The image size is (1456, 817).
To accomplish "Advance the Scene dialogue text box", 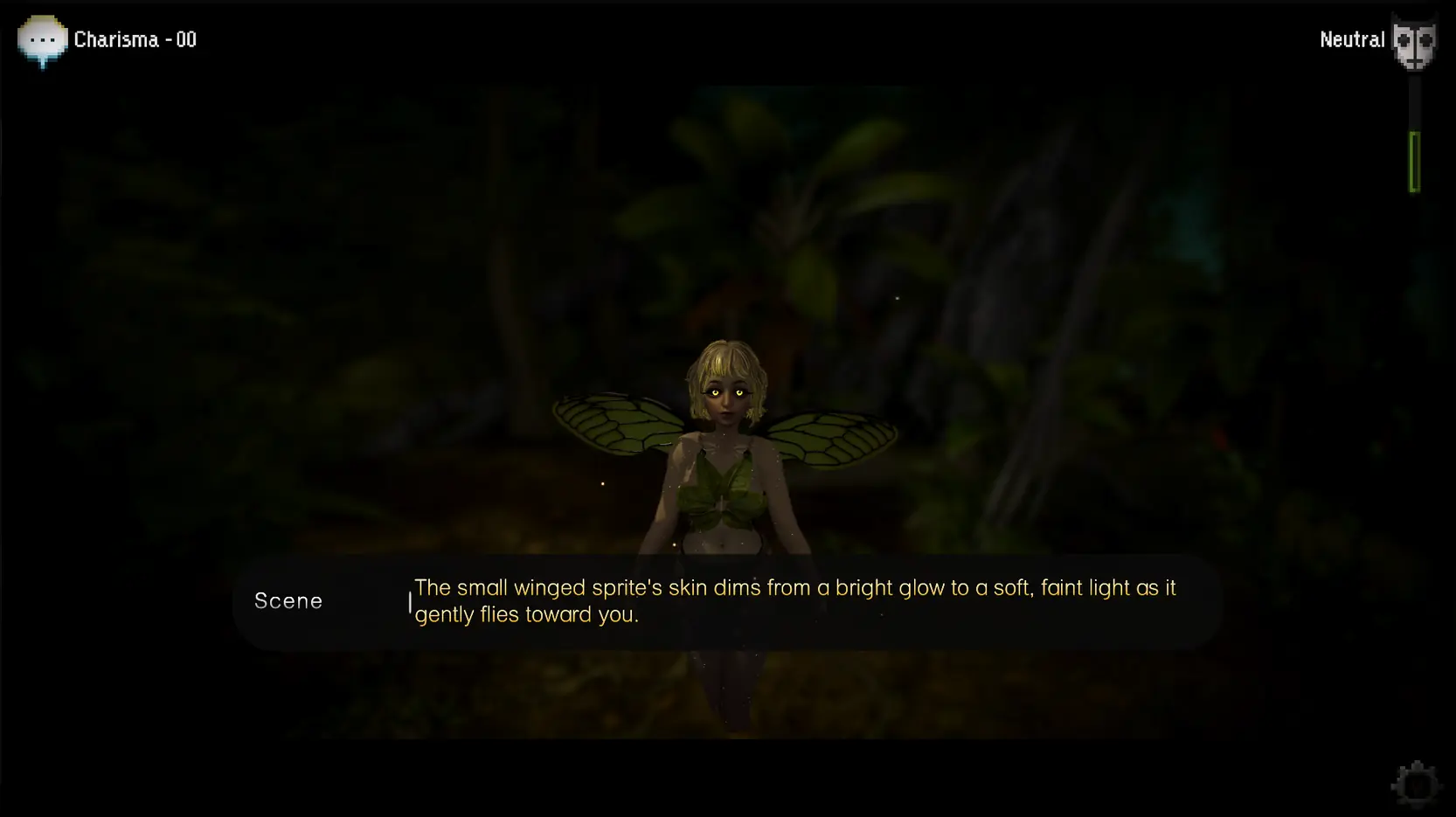I will 726,601.
